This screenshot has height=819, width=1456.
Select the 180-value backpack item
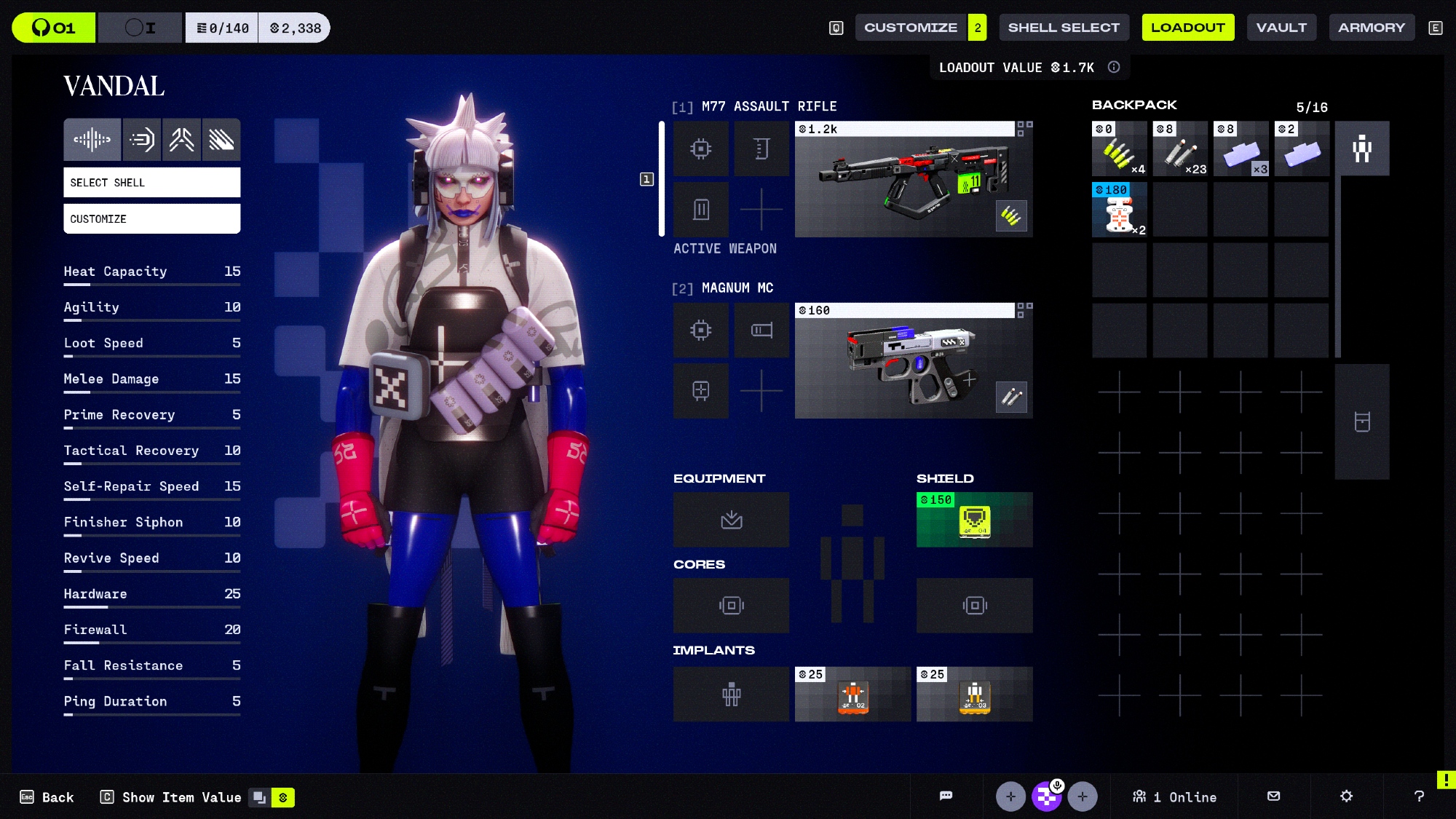[1119, 210]
